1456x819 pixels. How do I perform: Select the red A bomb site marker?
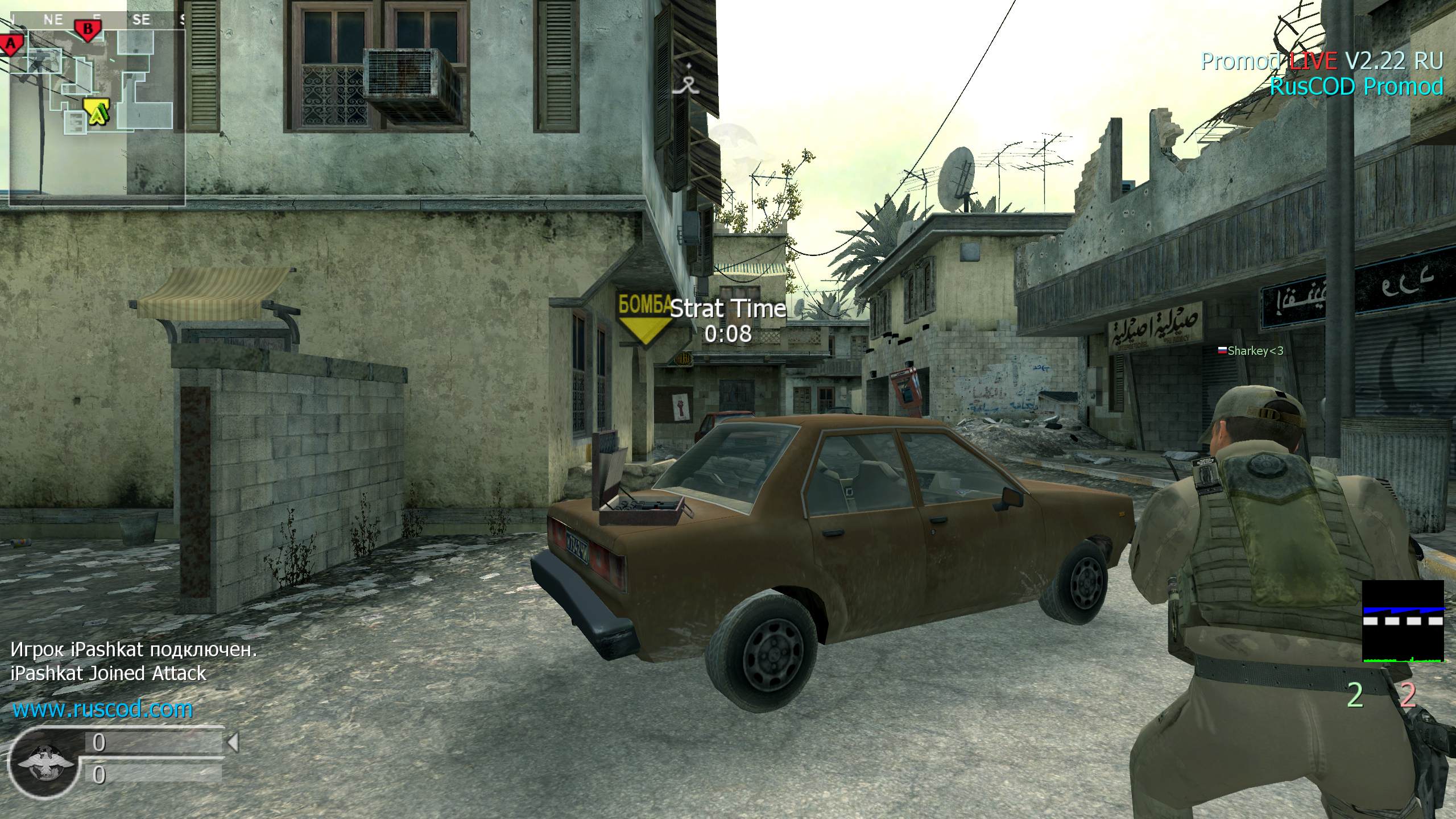[x=11, y=43]
